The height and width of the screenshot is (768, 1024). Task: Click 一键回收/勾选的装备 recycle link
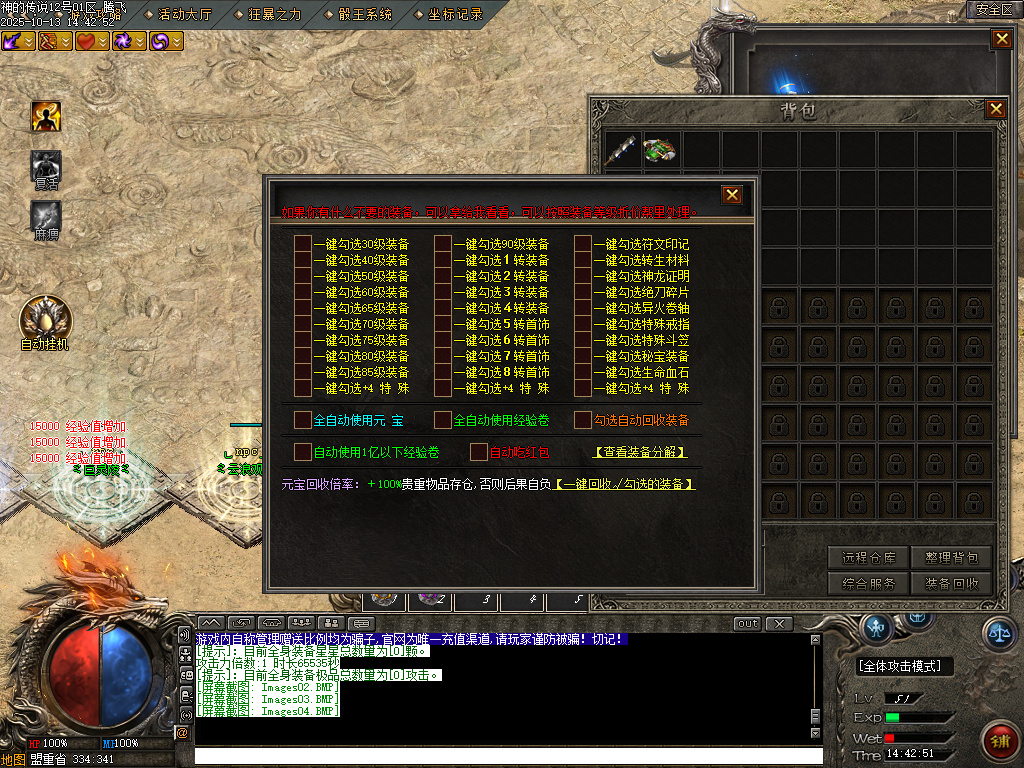coord(625,484)
